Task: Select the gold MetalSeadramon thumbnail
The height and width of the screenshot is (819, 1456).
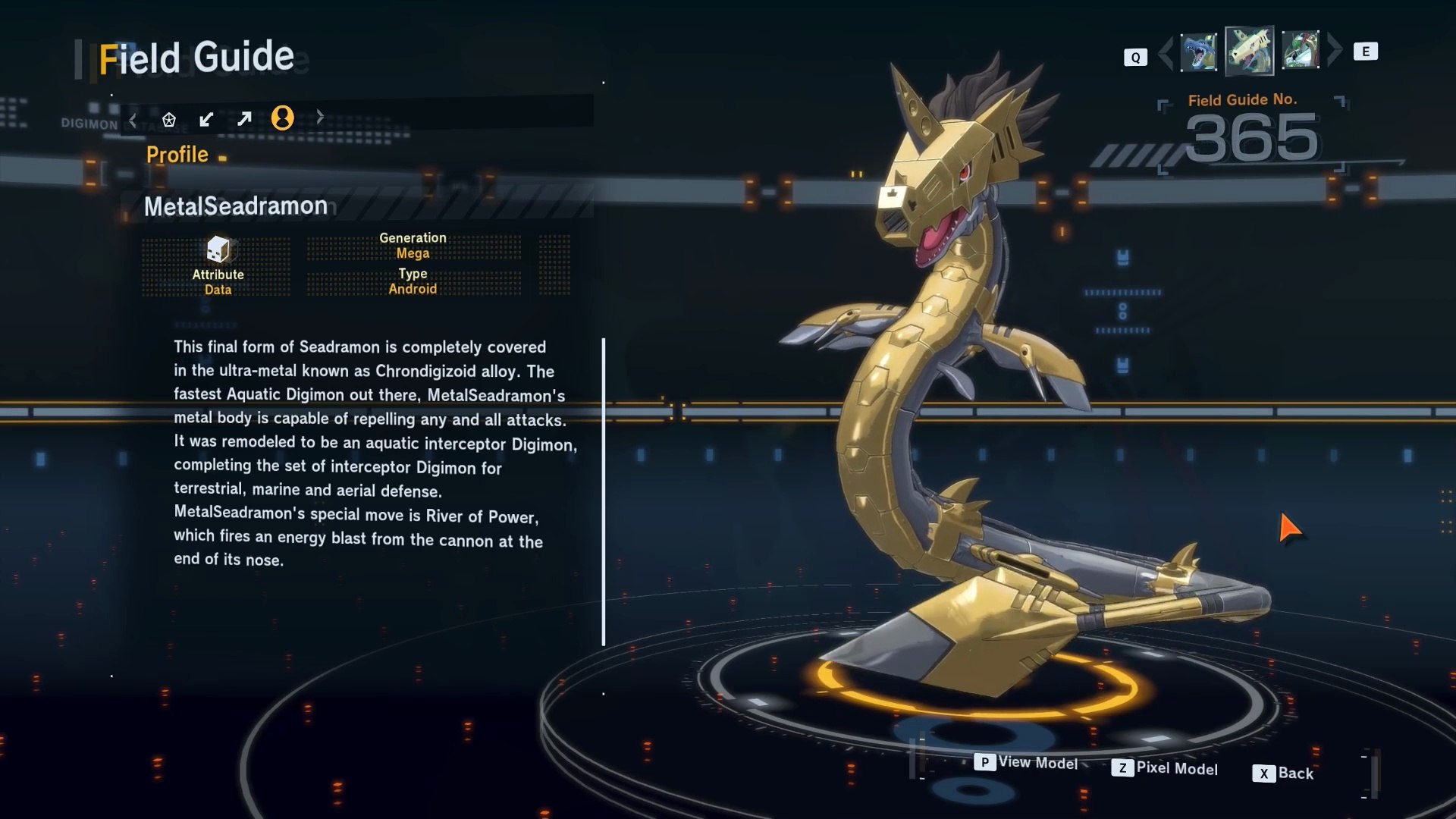Action: [1249, 51]
